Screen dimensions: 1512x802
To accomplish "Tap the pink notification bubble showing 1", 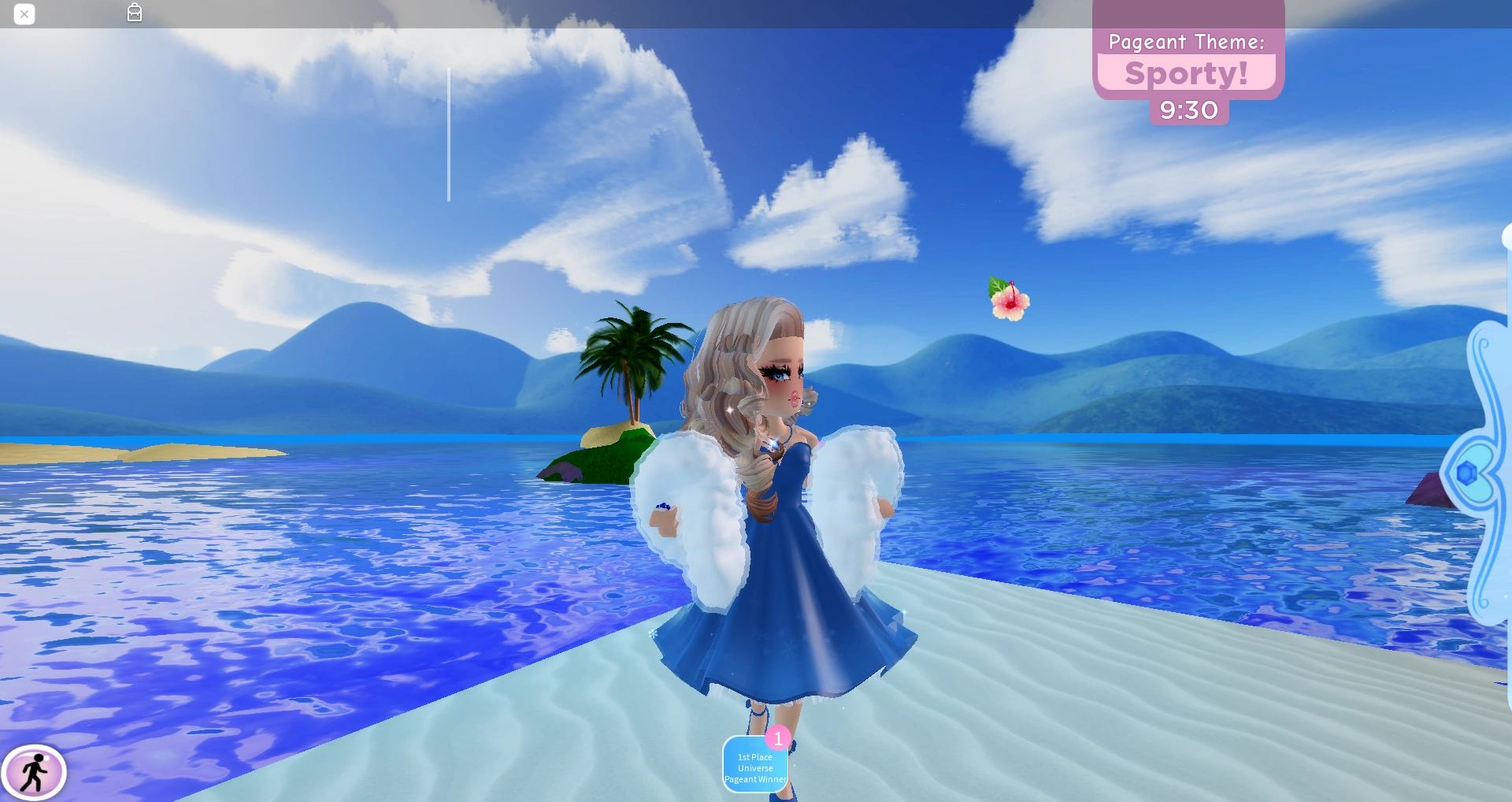I will [x=778, y=738].
